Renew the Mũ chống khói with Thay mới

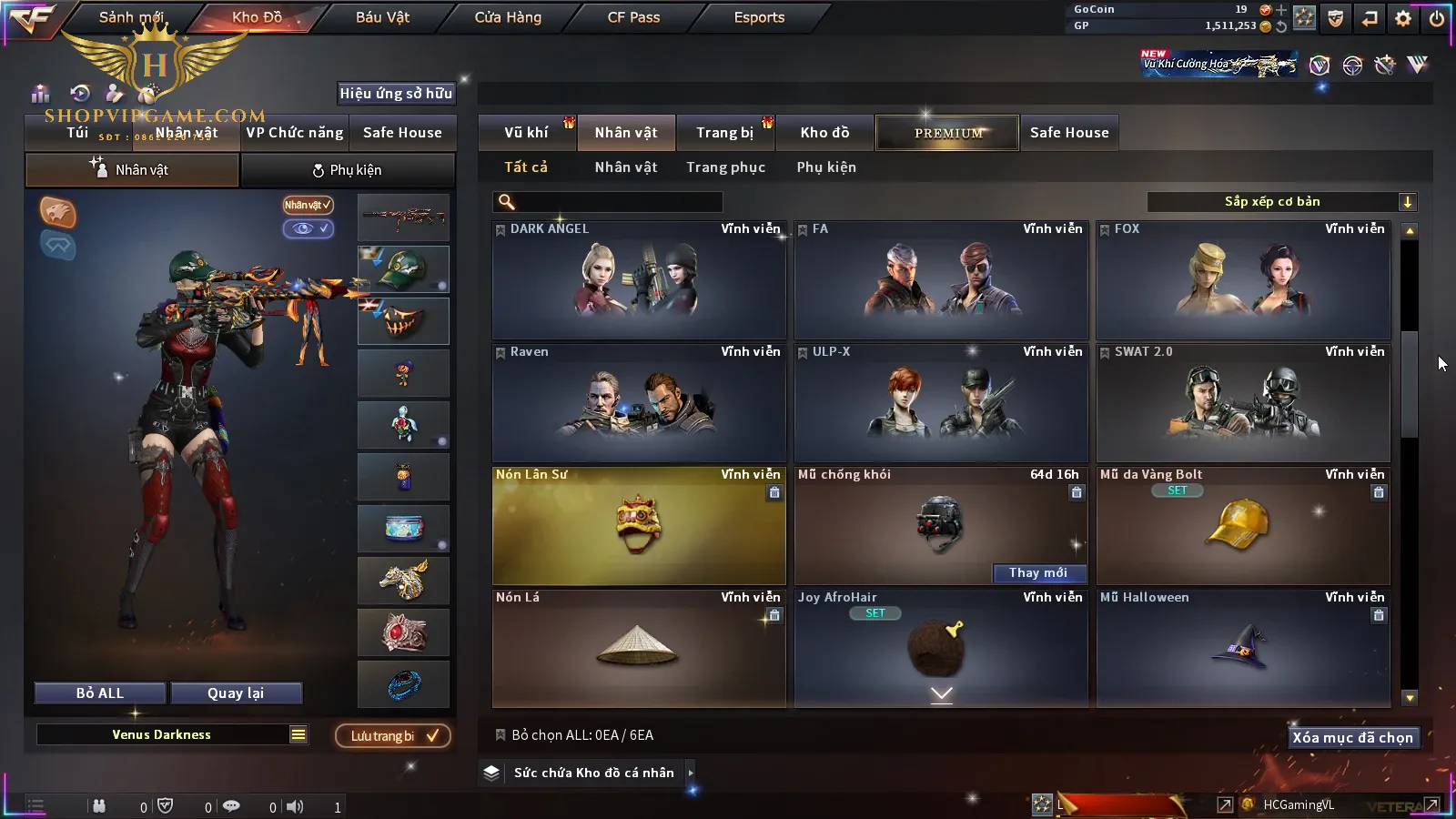1037,572
